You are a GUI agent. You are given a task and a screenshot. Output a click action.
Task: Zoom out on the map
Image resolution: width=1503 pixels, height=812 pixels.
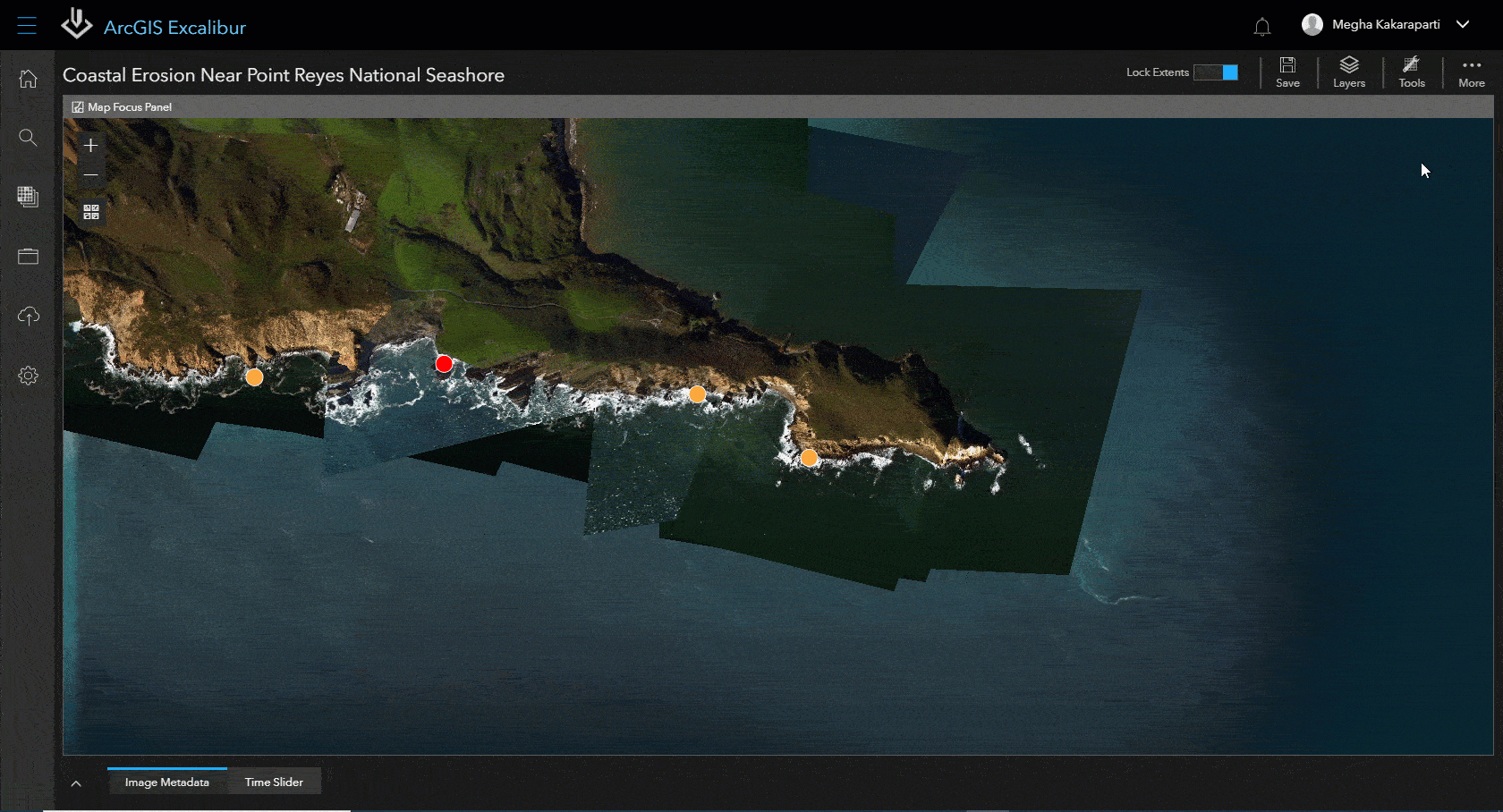90,175
